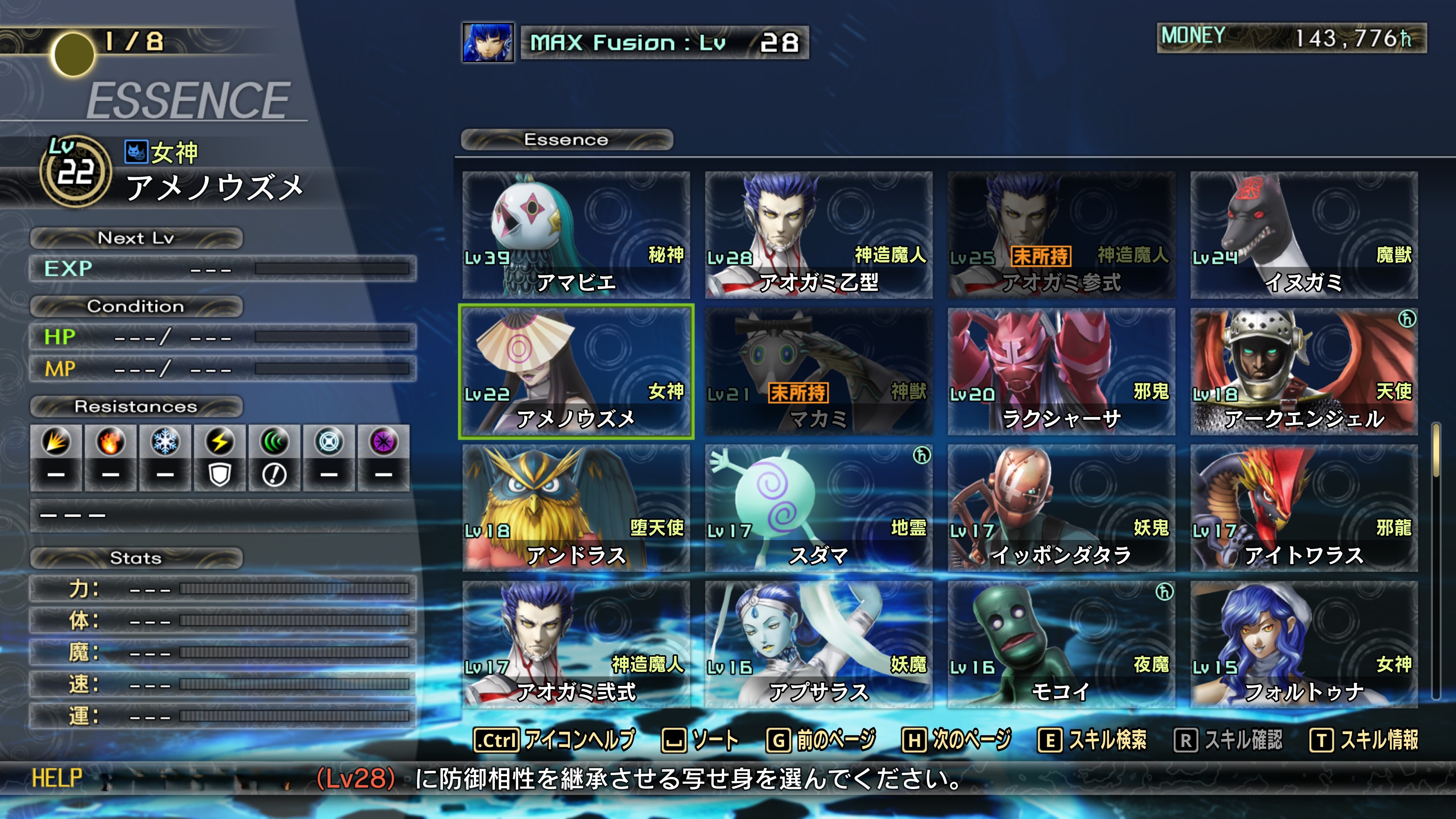The width and height of the screenshot is (1456, 819).
Task: Choose the アオガミ乙型 essence card
Action: [819, 235]
